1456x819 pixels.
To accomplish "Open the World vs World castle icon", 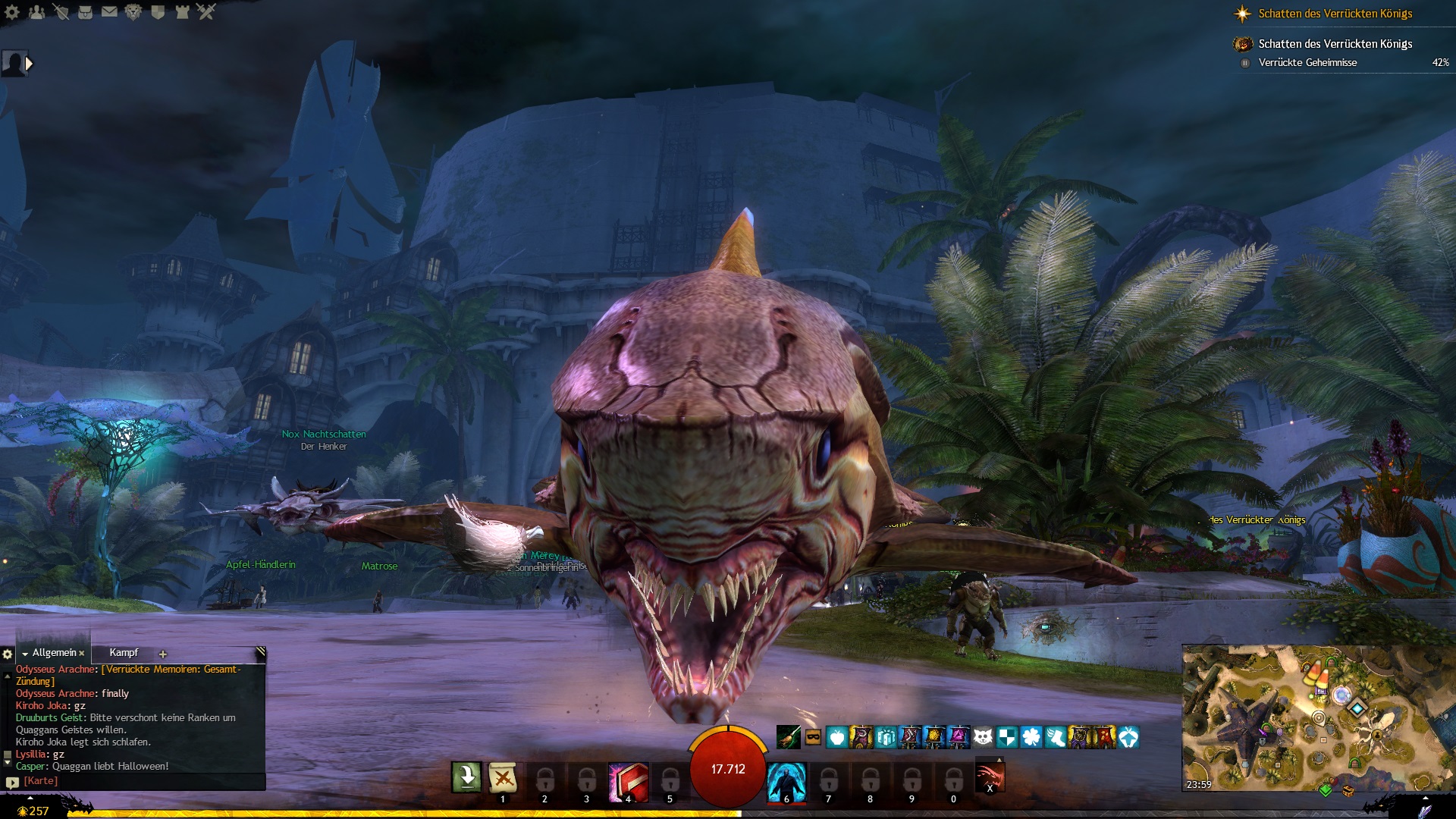I will click(x=182, y=12).
